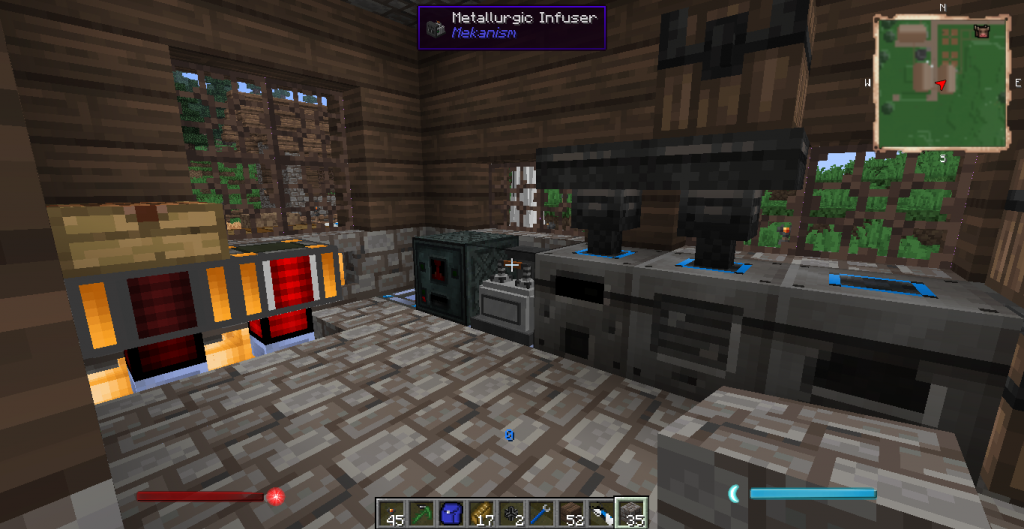Click the cow head marker on the minimap

point(982,31)
